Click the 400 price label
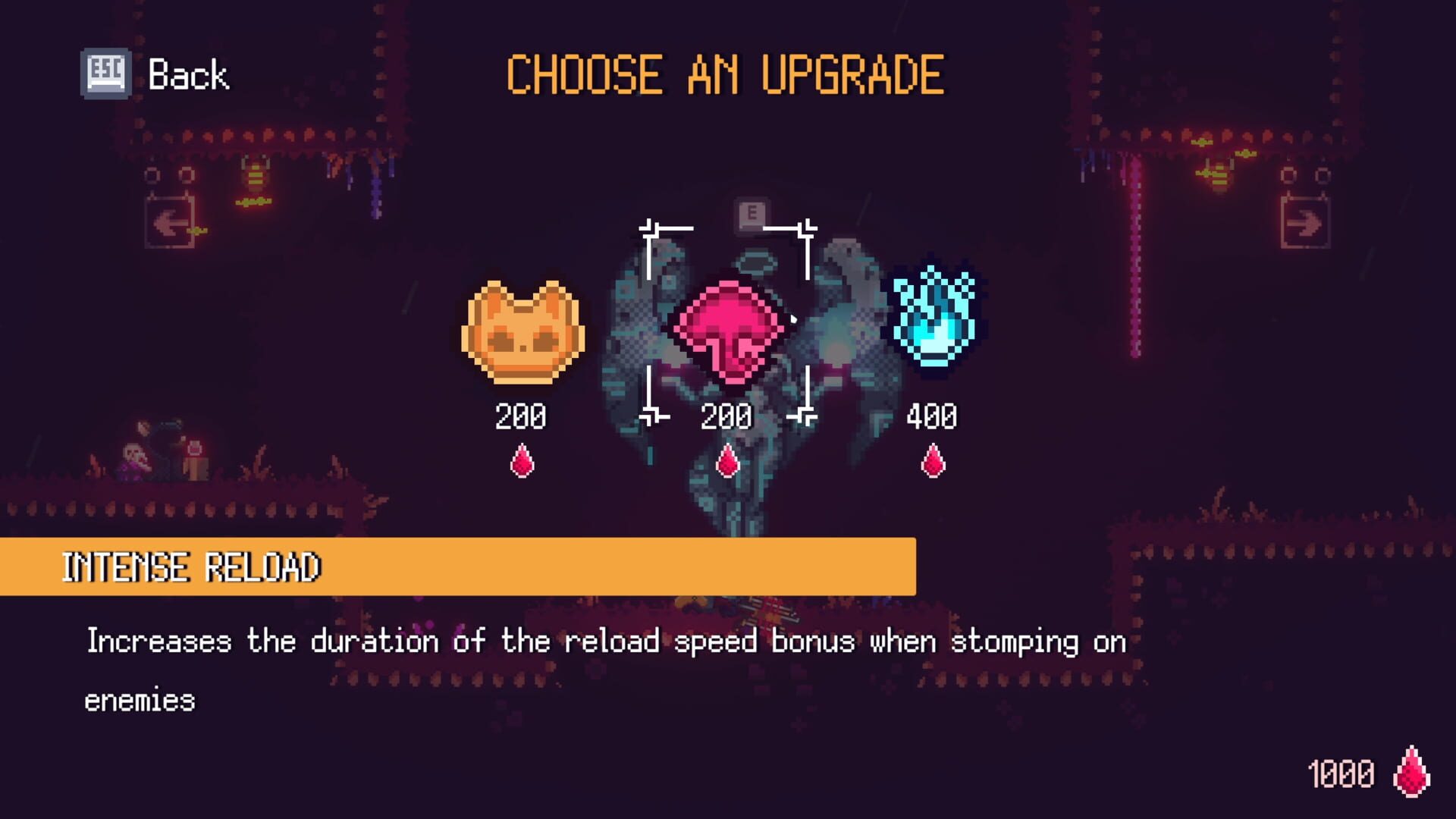The image size is (1456, 819). coord(933,416)
